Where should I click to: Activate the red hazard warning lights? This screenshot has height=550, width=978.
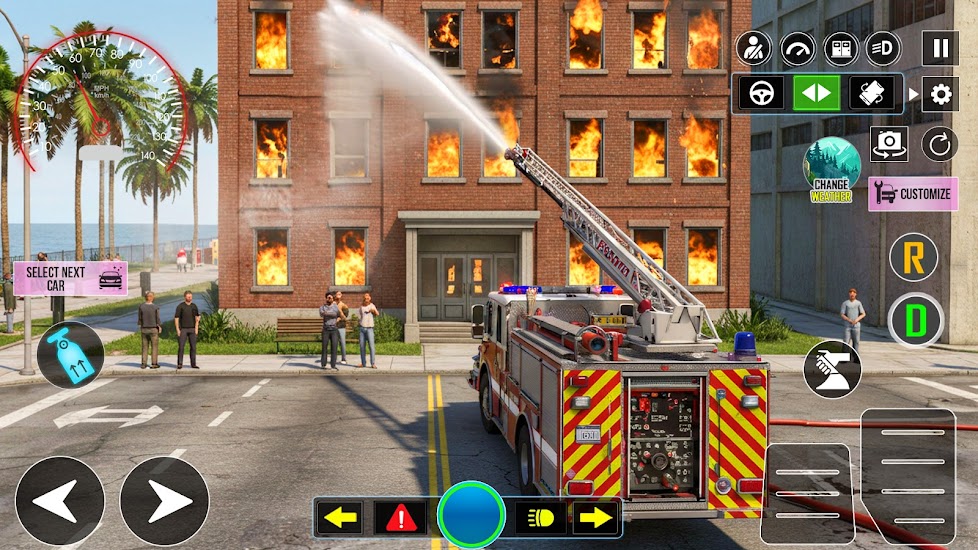tap(400, 517)
